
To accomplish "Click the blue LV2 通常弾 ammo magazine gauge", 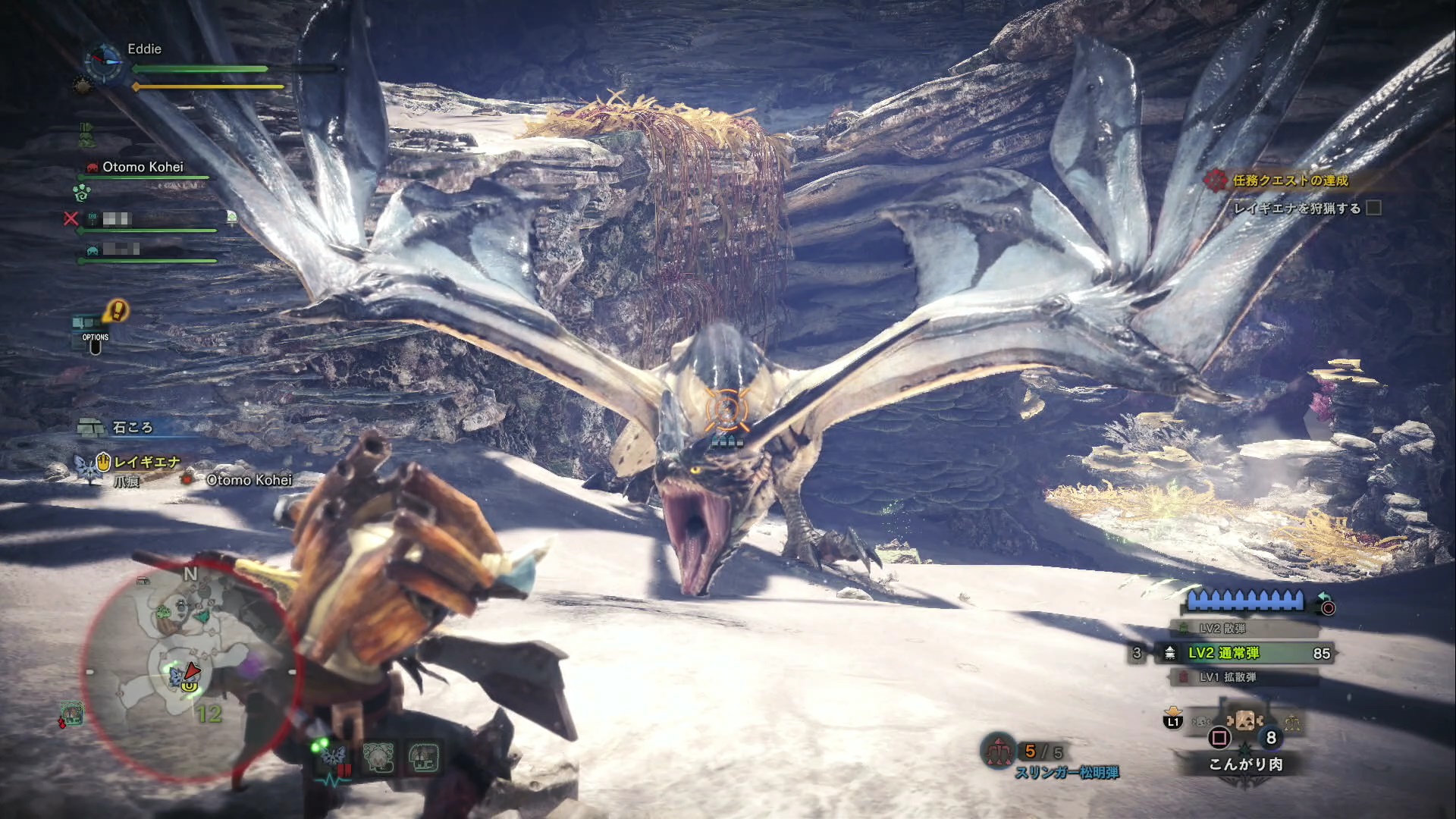I will click(x=1244, y=601).
